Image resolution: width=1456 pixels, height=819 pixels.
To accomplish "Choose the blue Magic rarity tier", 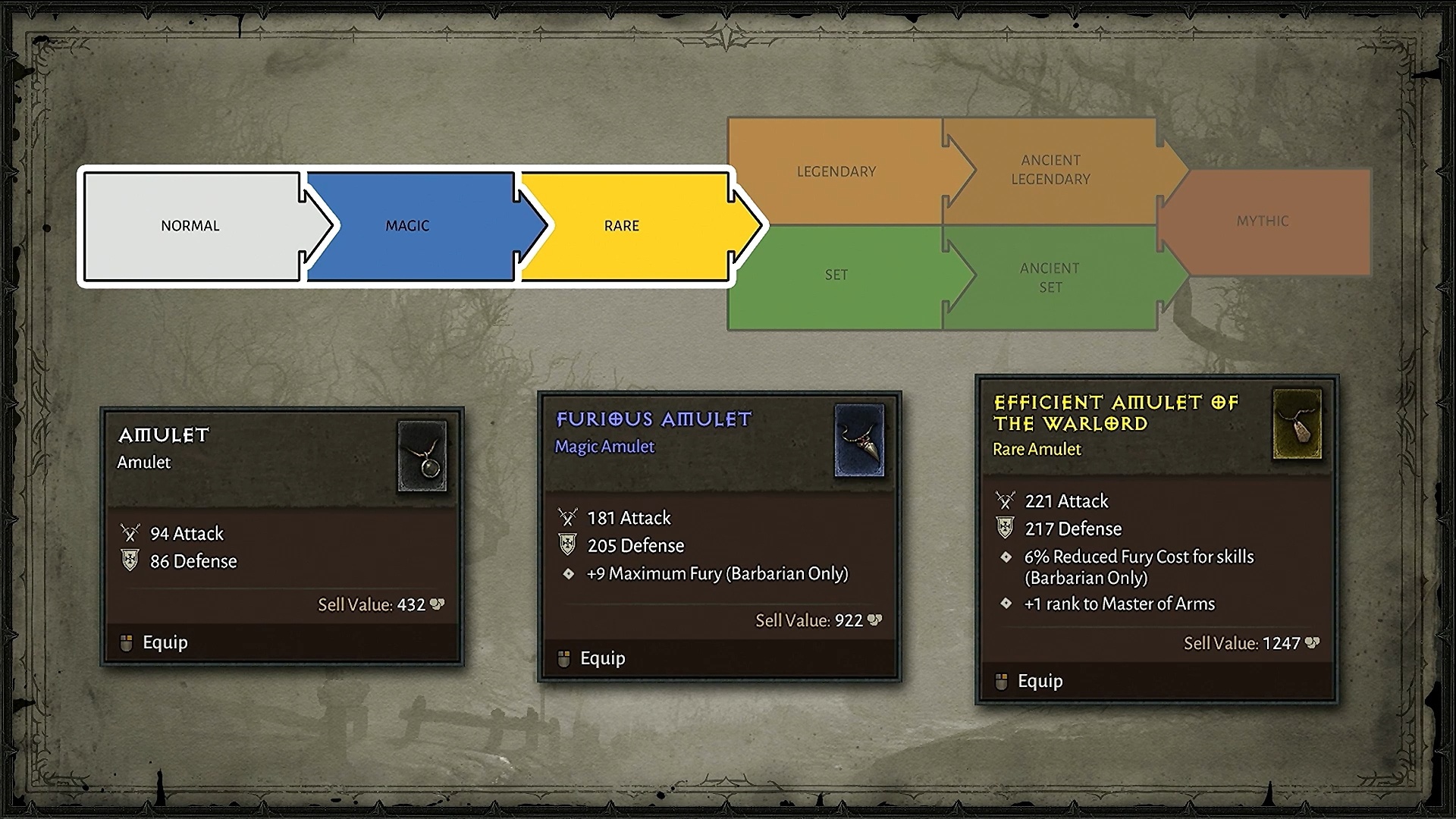I will (x=407, y=226).
